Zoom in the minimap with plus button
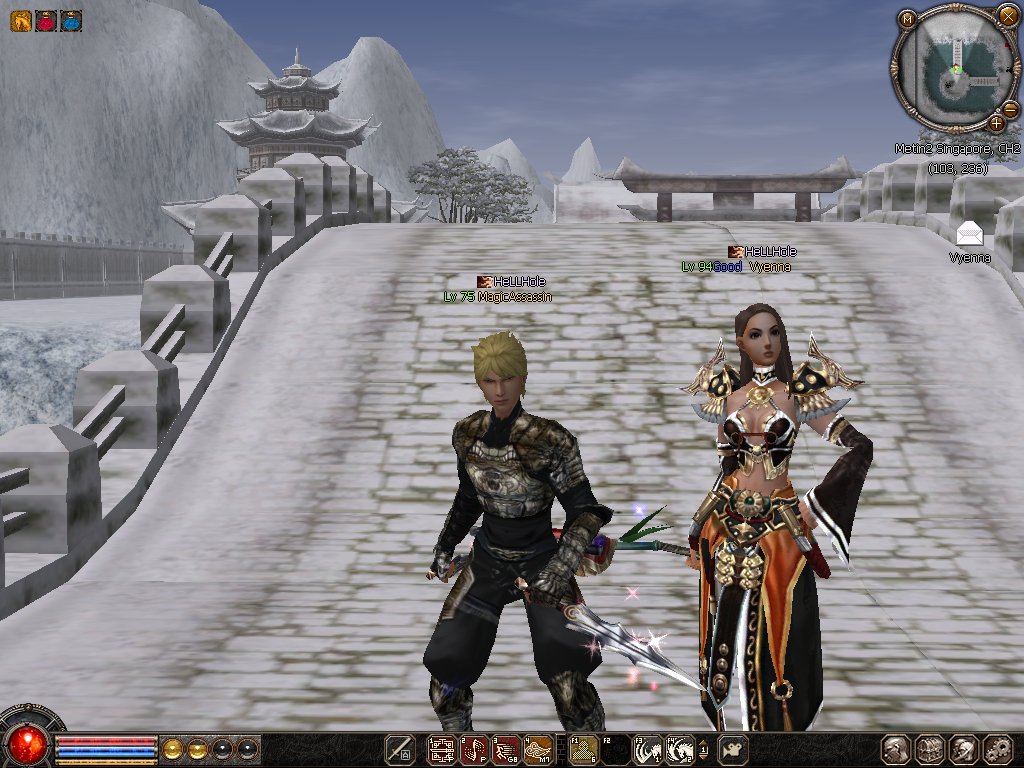Image resolution: width=1024 pixels, height=768 pixels. tap(997, 123)
